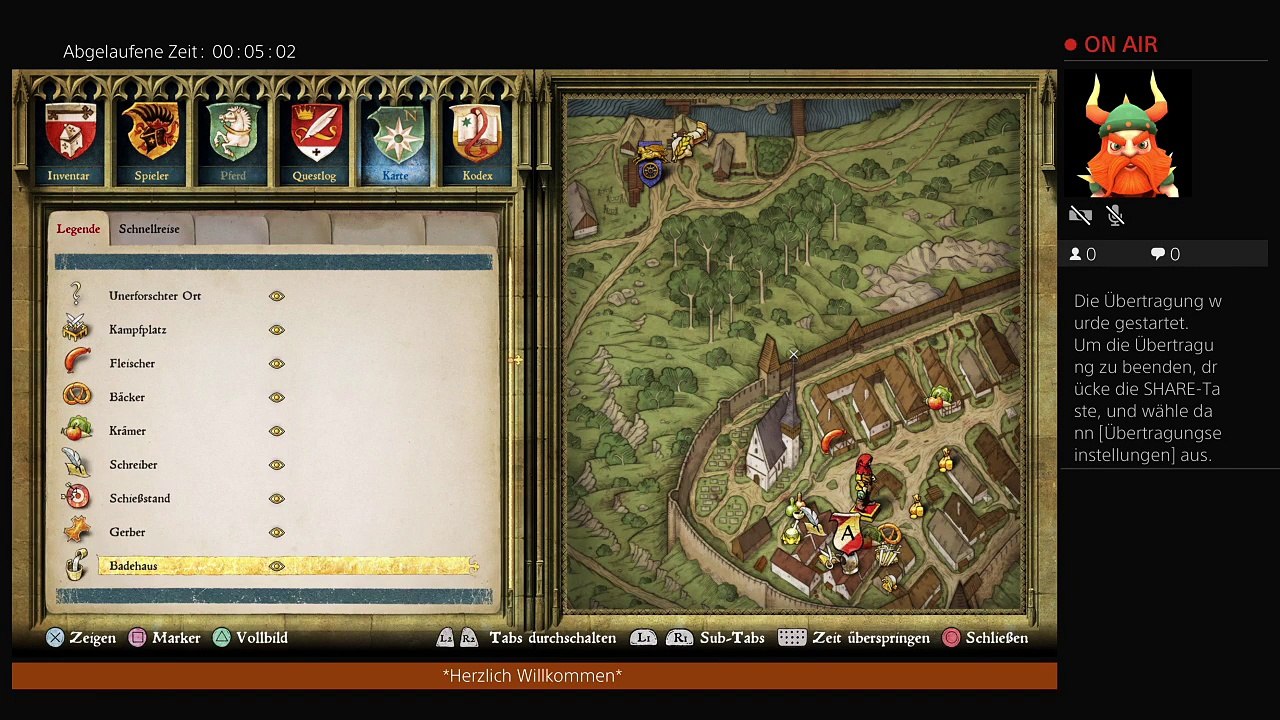
Task: Select the highlighted Badehaus legend row
Action: tap(287, 566)
